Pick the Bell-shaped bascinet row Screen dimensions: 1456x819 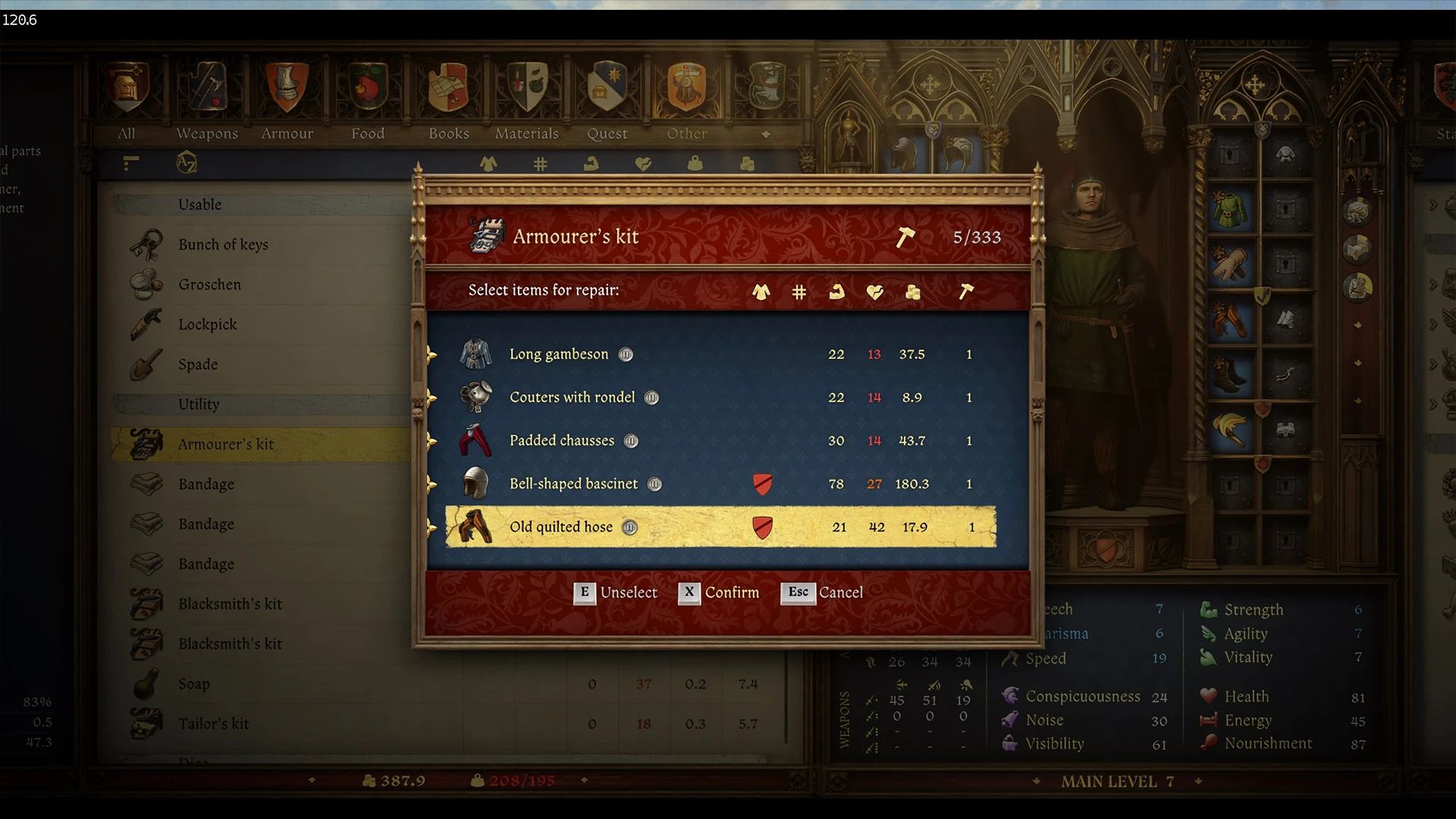coord(573,484)
